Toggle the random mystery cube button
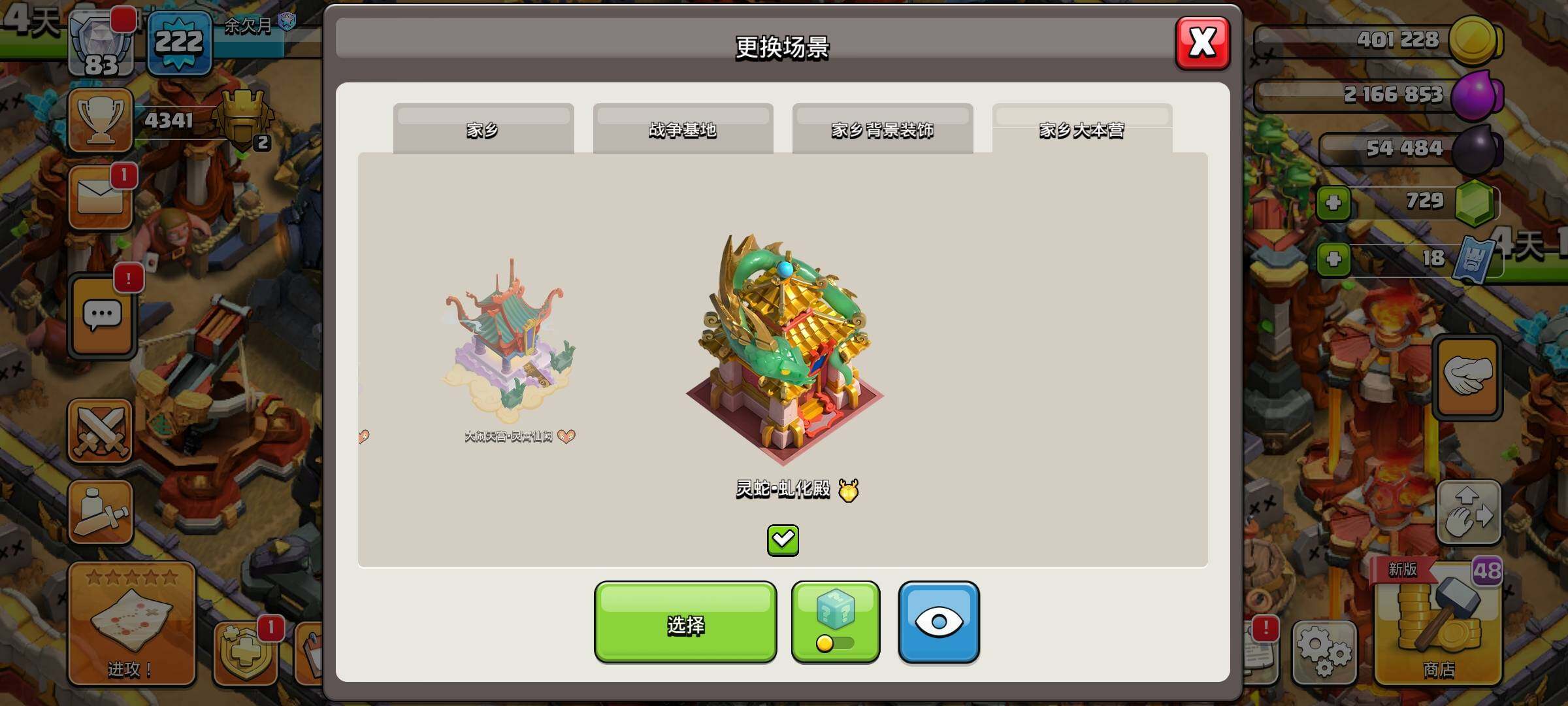The width and height of the screenshot is (1568, 706). pyautogui.click(x=836, y=622)
